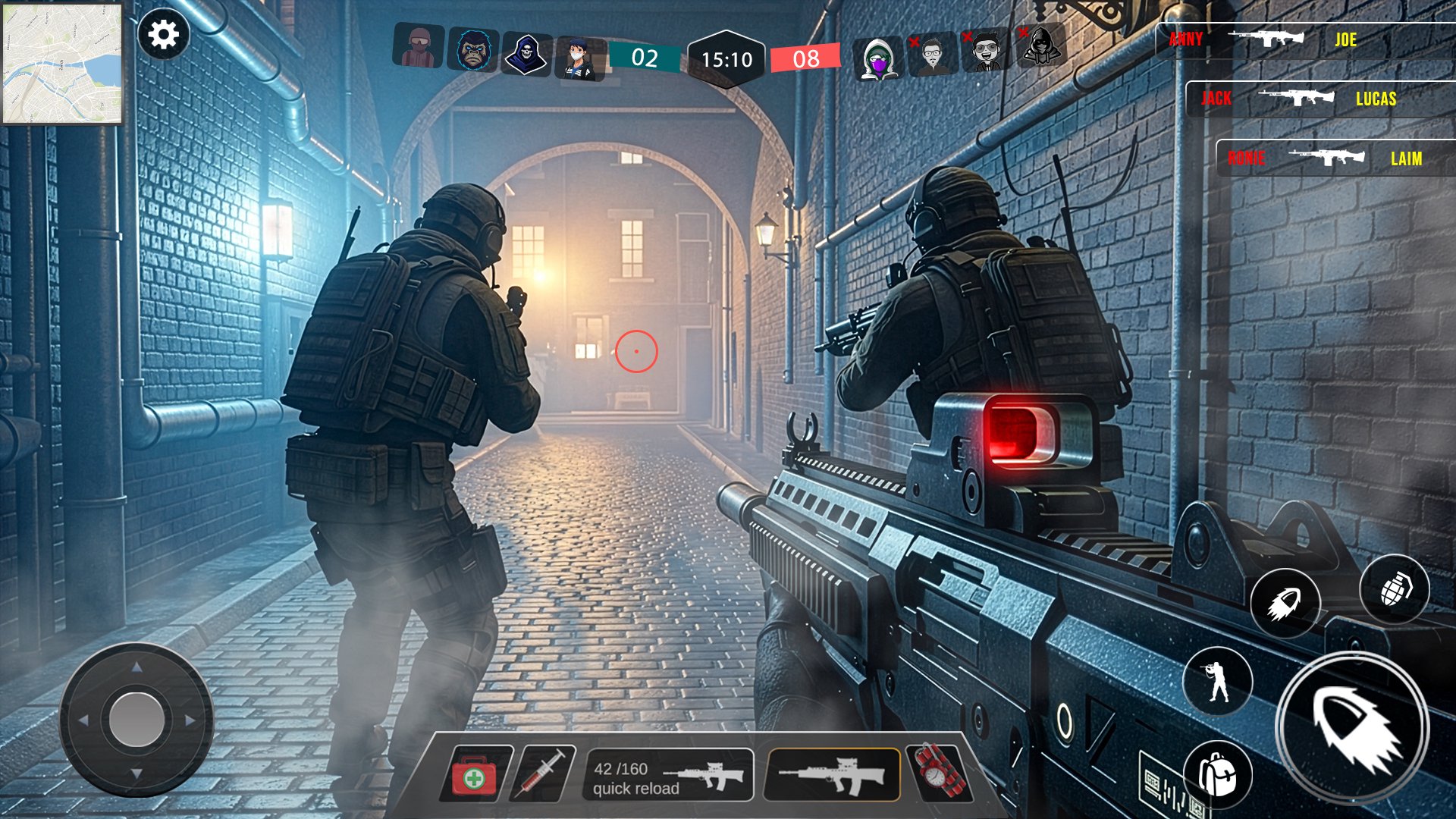This screenshot has height=819, width=1456.
Task: Select the red hooded masked avatar
Action: click(x=419, y=46)
